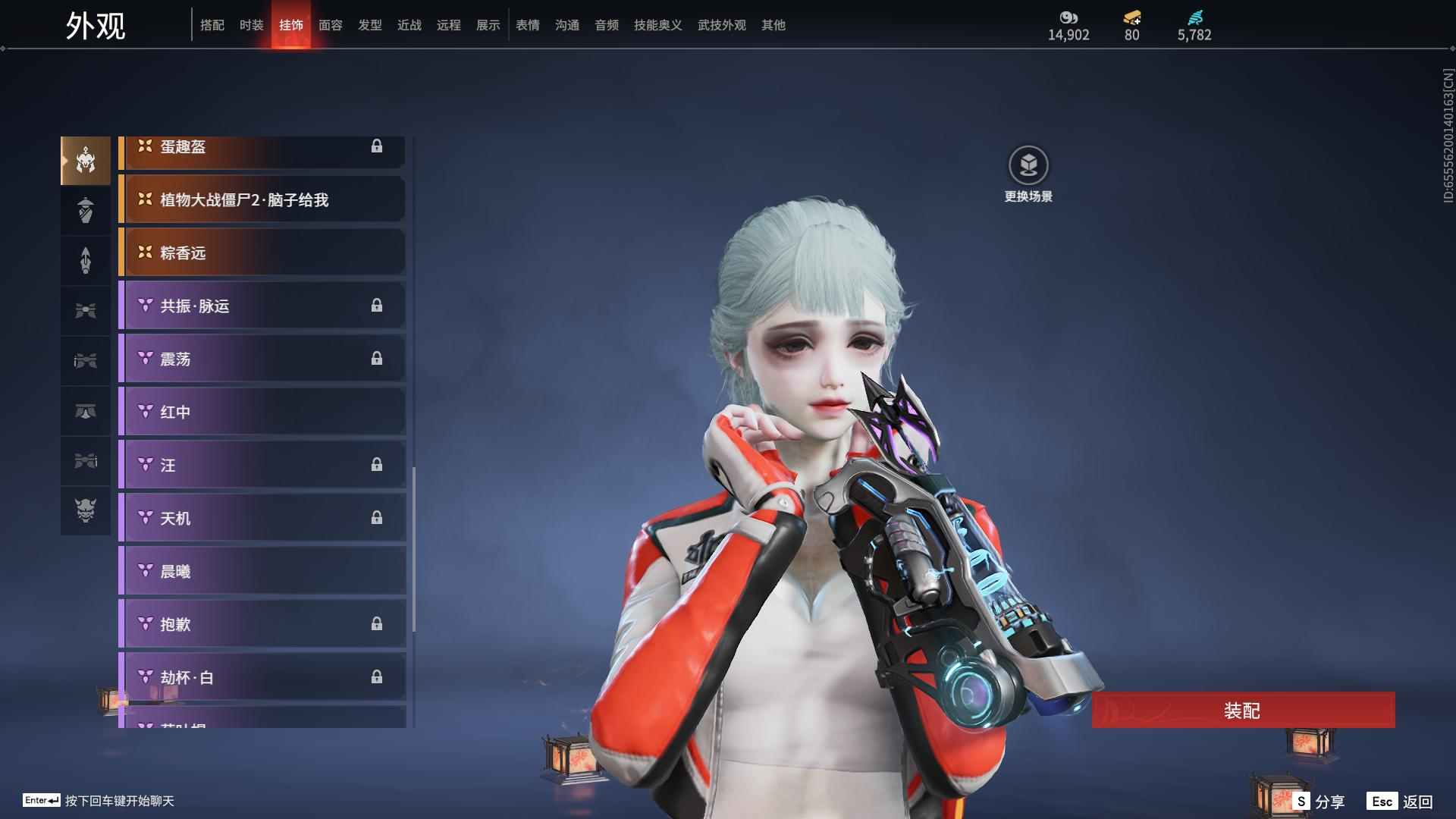Switch to 技能奥义 tab

pos(657,25)
